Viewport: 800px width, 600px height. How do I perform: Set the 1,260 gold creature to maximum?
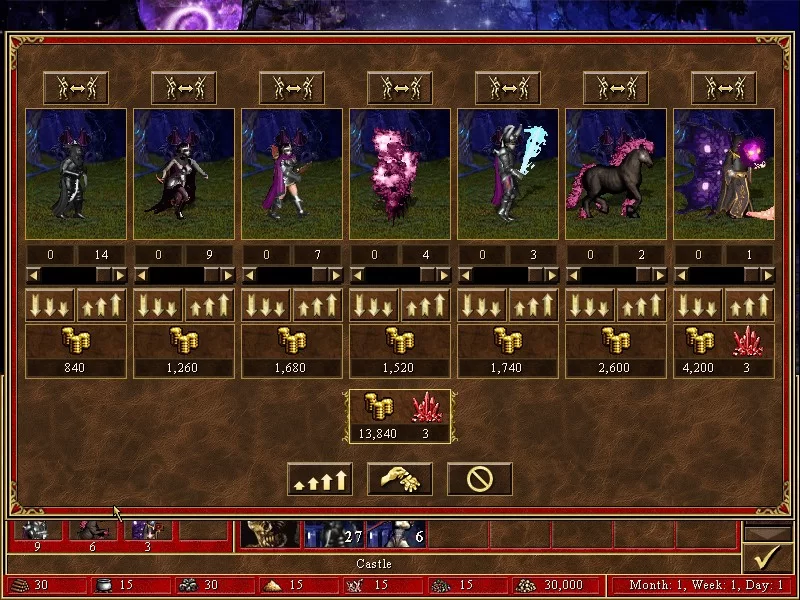210,305
